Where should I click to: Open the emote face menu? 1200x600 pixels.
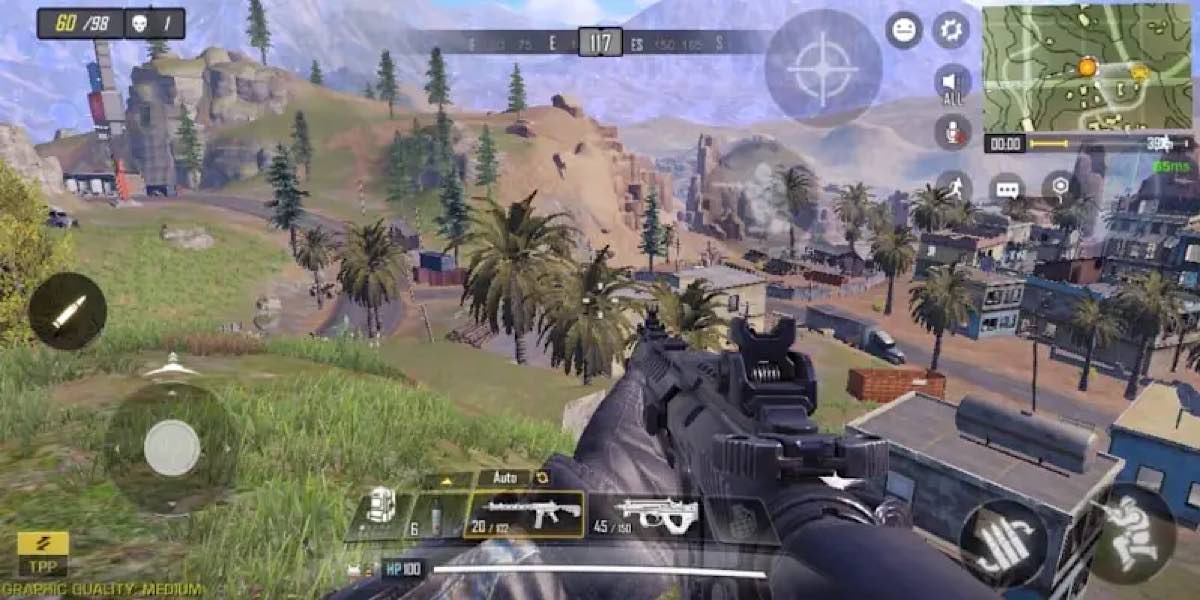904,30
